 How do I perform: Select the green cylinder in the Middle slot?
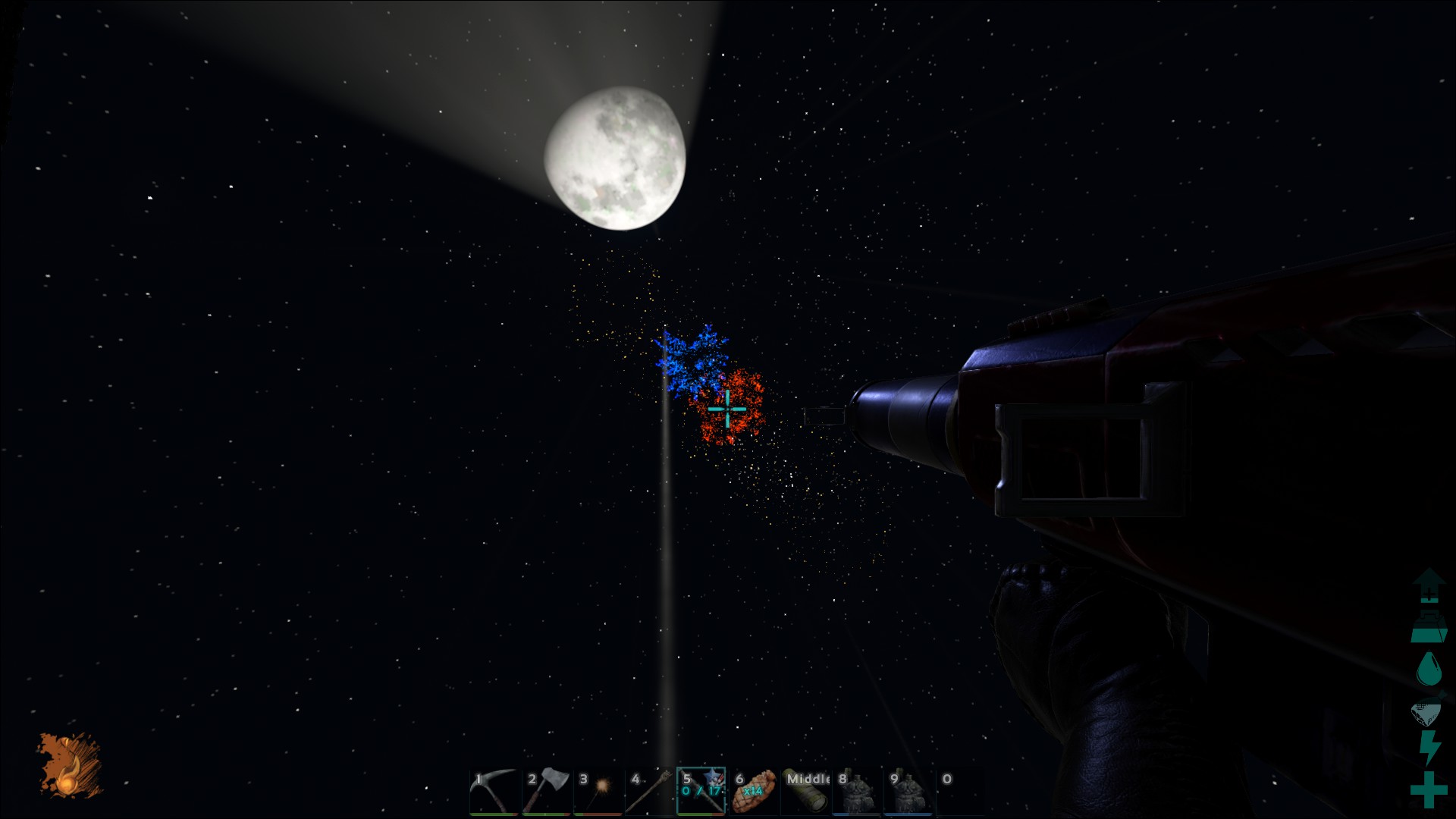806,792
